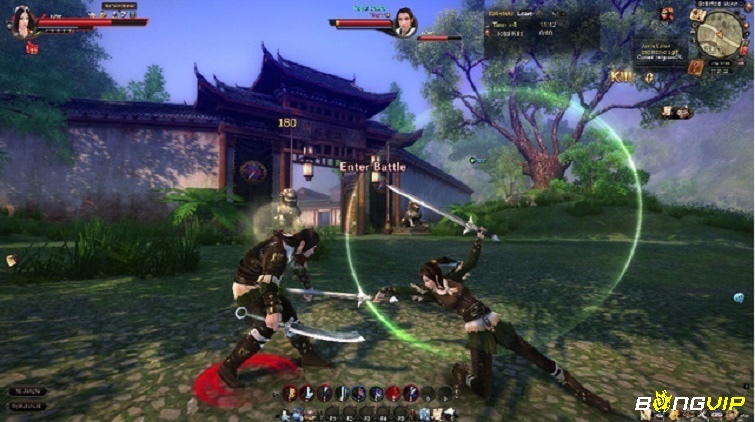Open the red gift box icon
The image size is (755, 422).
pyautogui.click(x=33, y=47)
